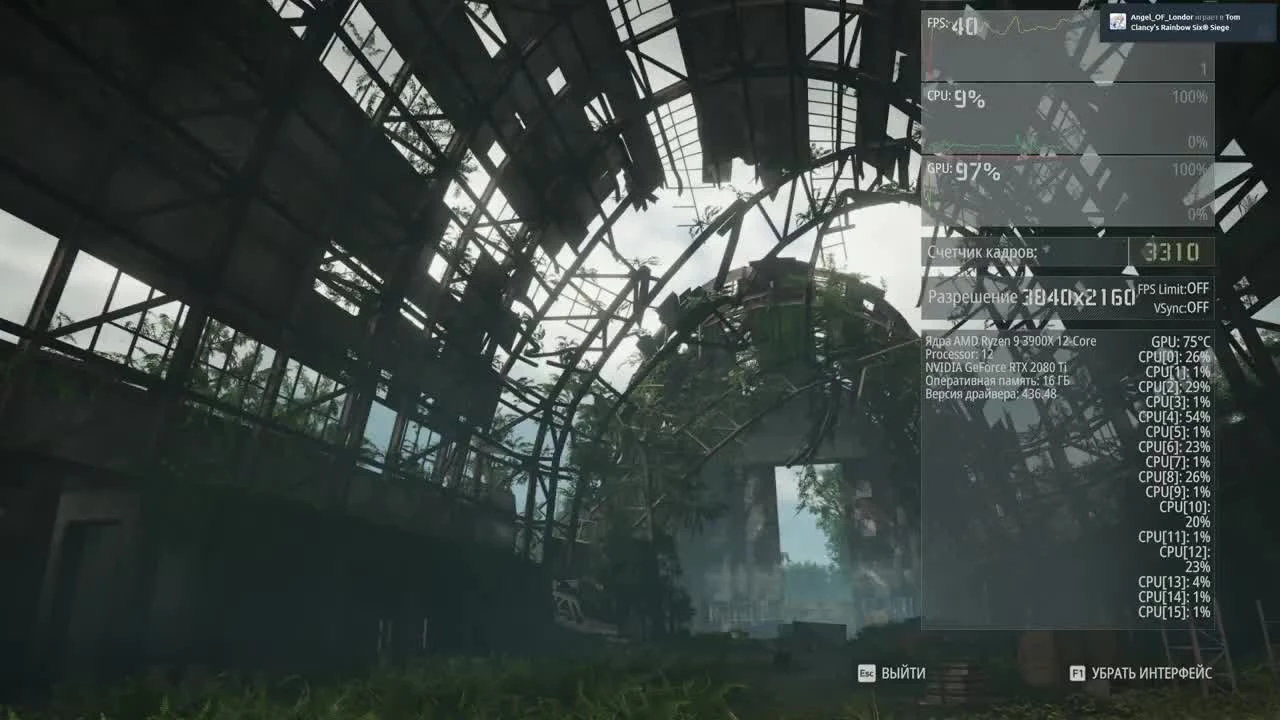Click УБРАТЬ ИНТЕРФЕЙС to hide the interface
The height and width of the screenshot is (720, 1280).
pos(1150,674)
